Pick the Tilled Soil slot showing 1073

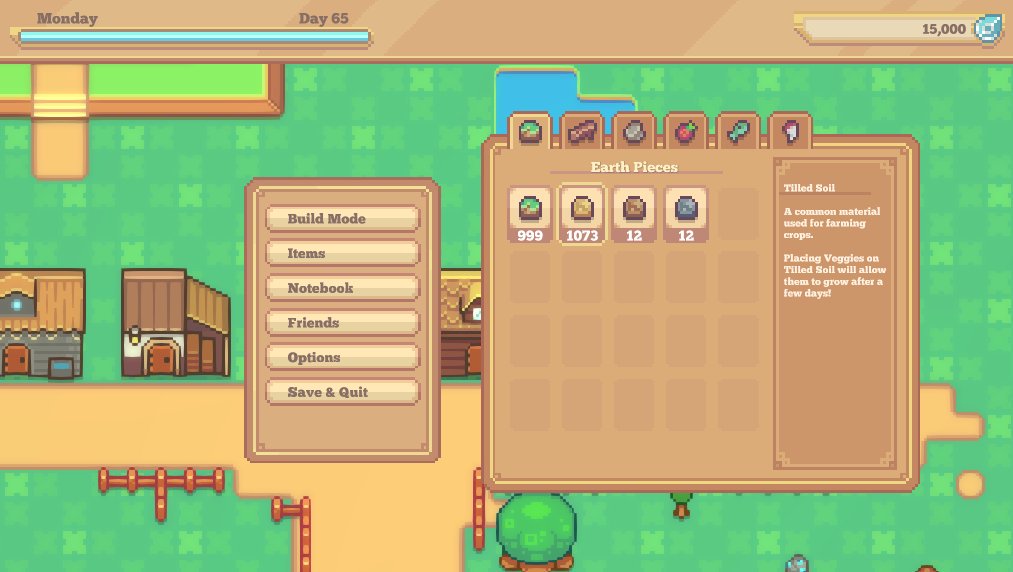pyautogui.click(x=582, y=214)
